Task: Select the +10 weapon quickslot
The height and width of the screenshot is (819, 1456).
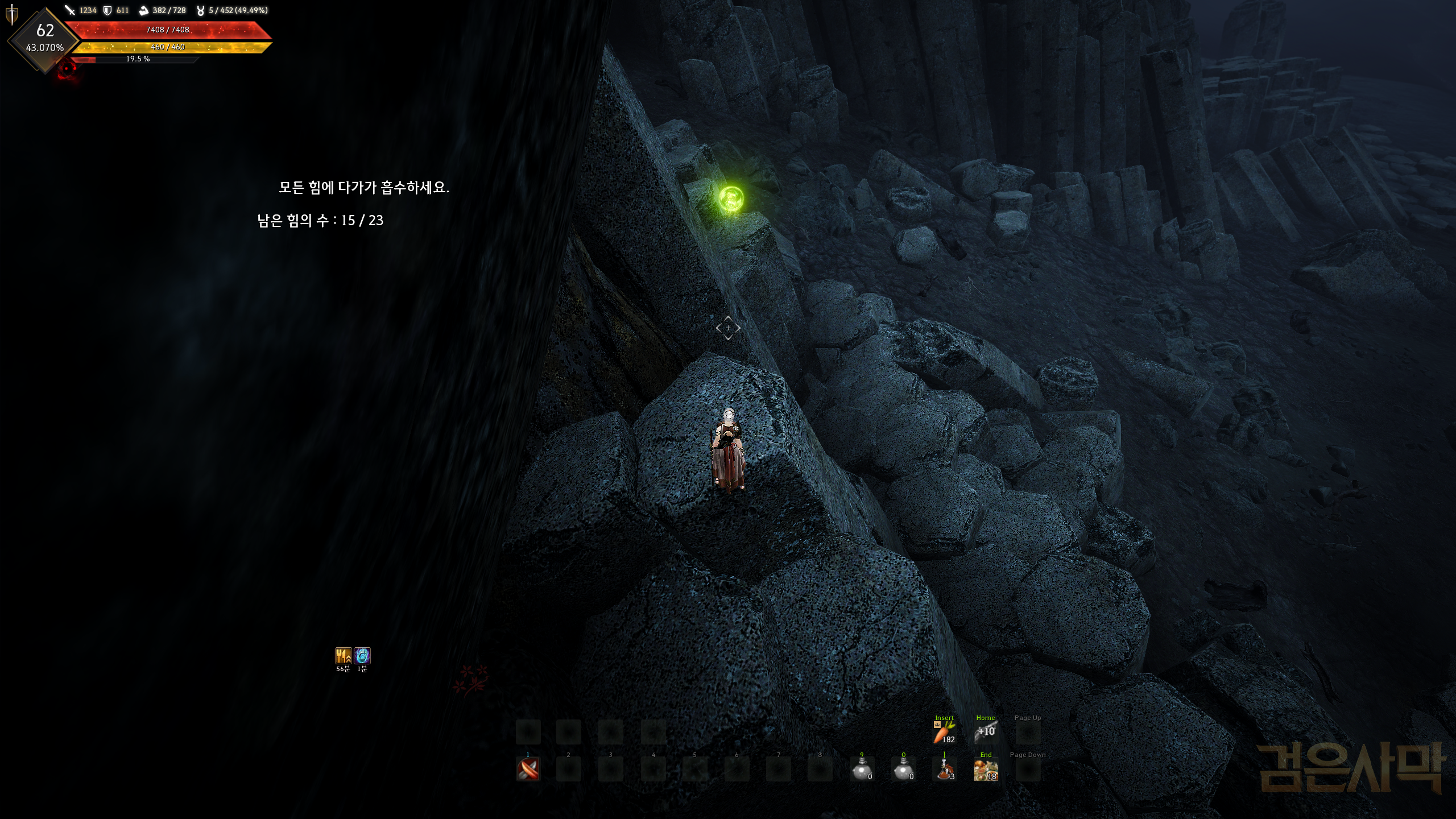Action: pyautogui.click(x=986, y=733)
